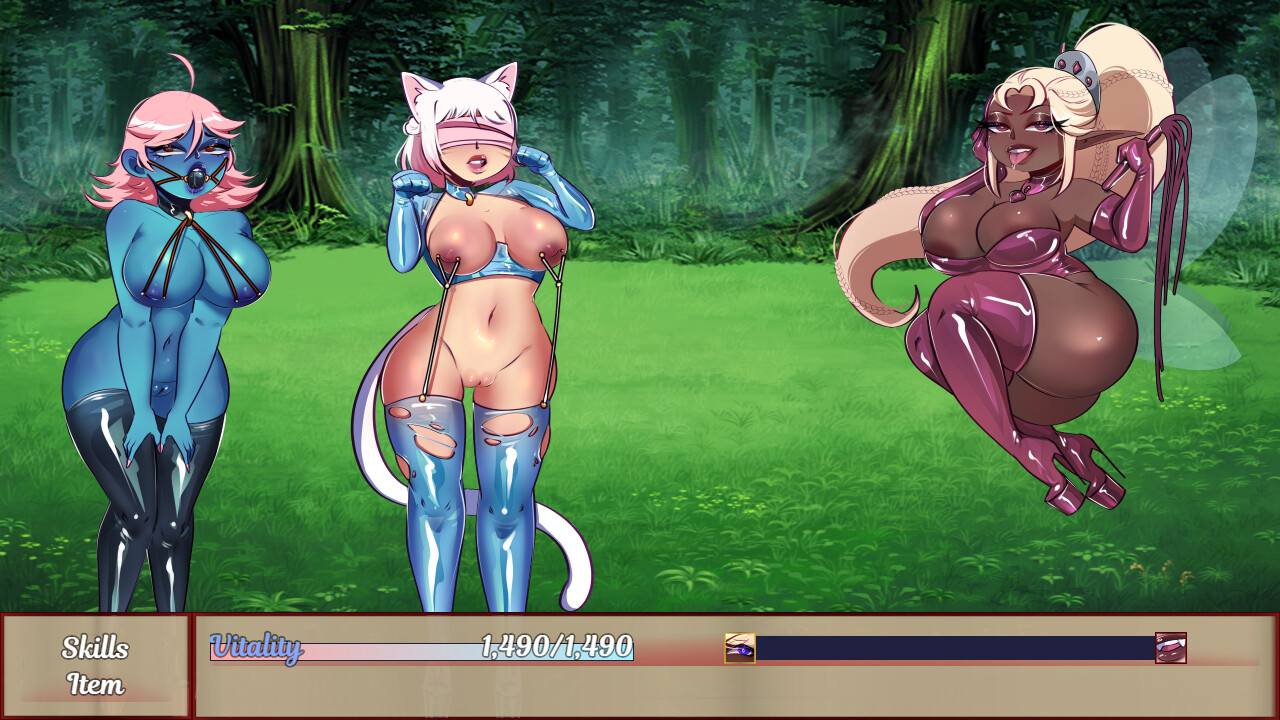
Task: Click the Vitality progress bar
Action: click(x=420, y=649)
